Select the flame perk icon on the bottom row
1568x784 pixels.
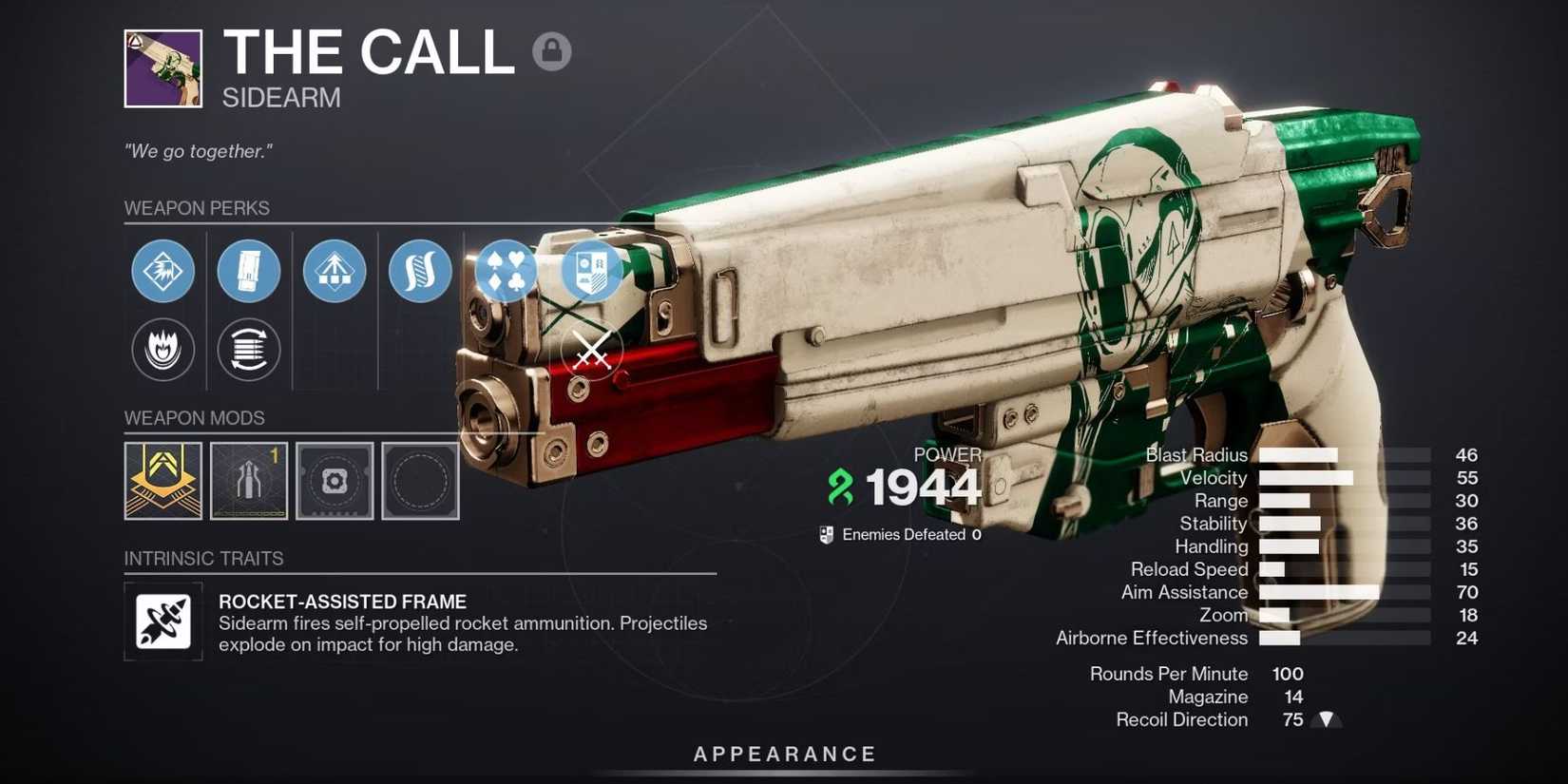[162, 349]
